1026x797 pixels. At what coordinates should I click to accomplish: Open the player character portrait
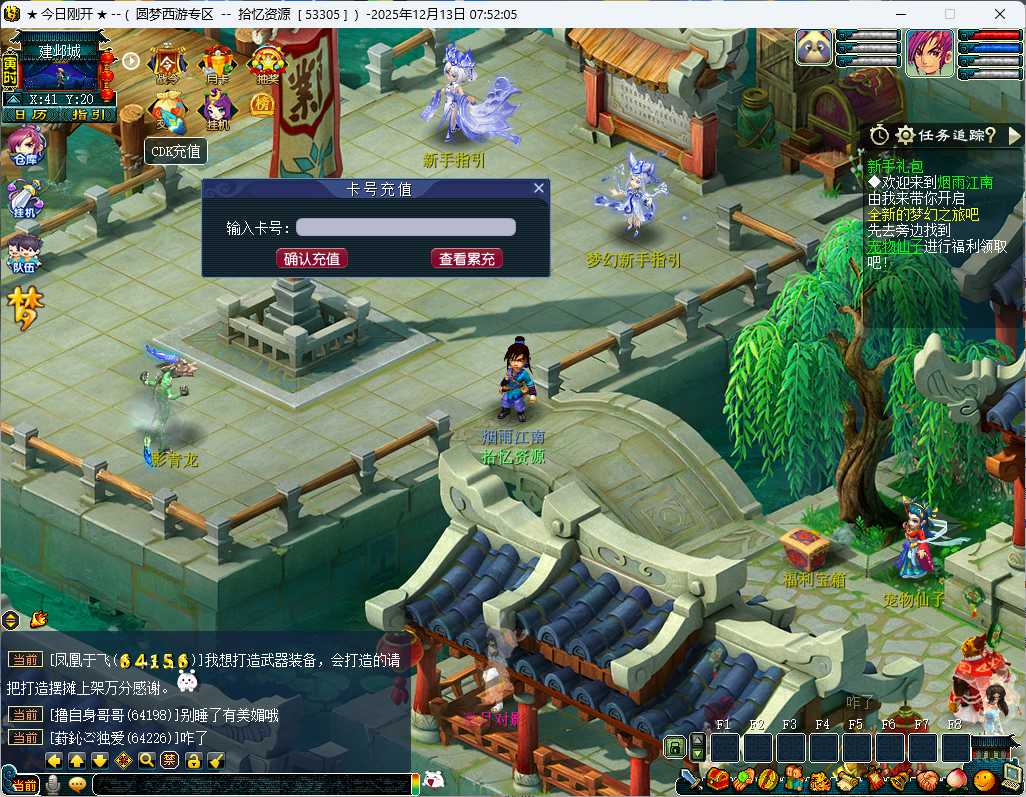[x=929, y=52]
